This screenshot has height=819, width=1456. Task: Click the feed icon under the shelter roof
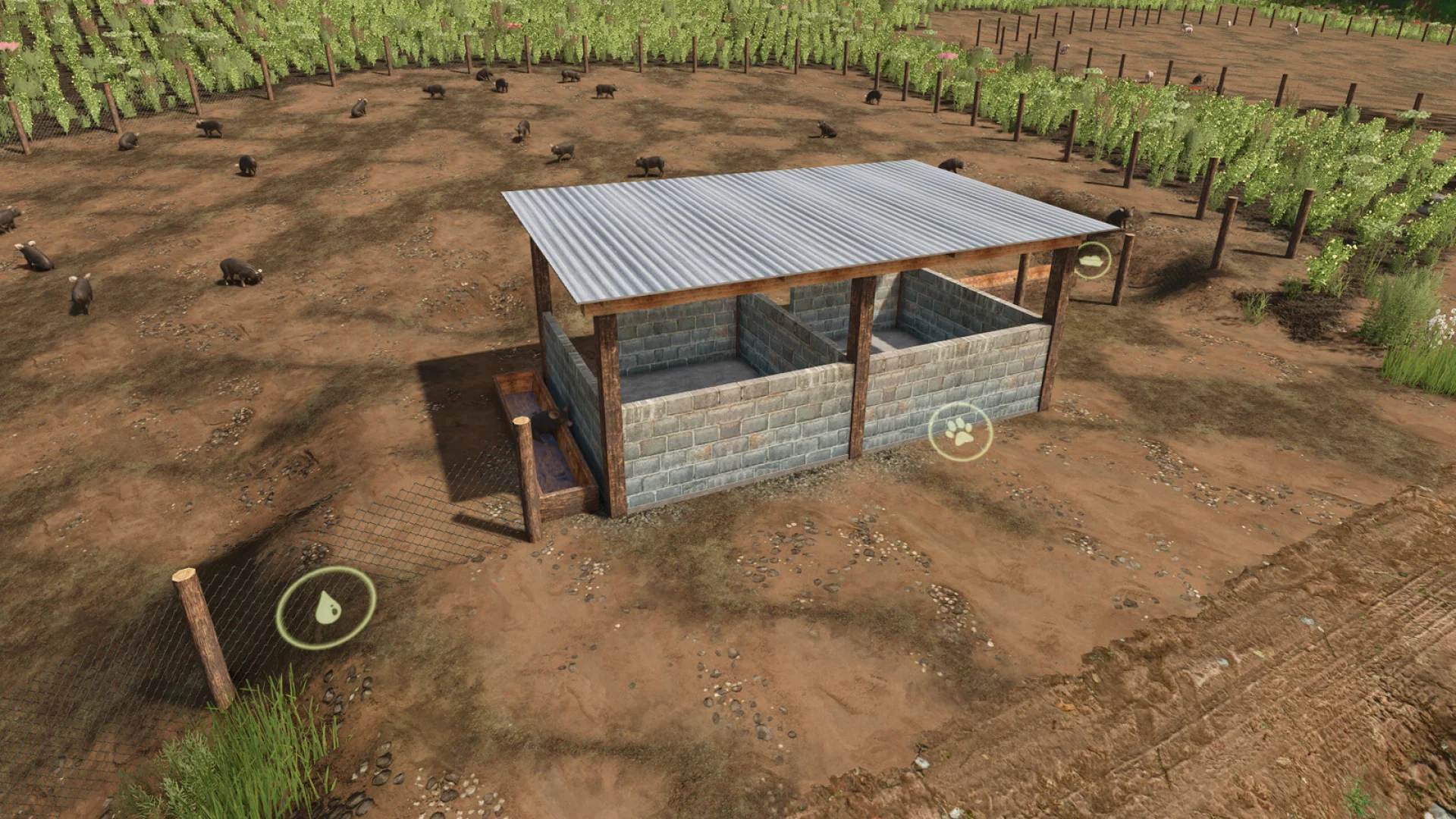(1092, 261)
